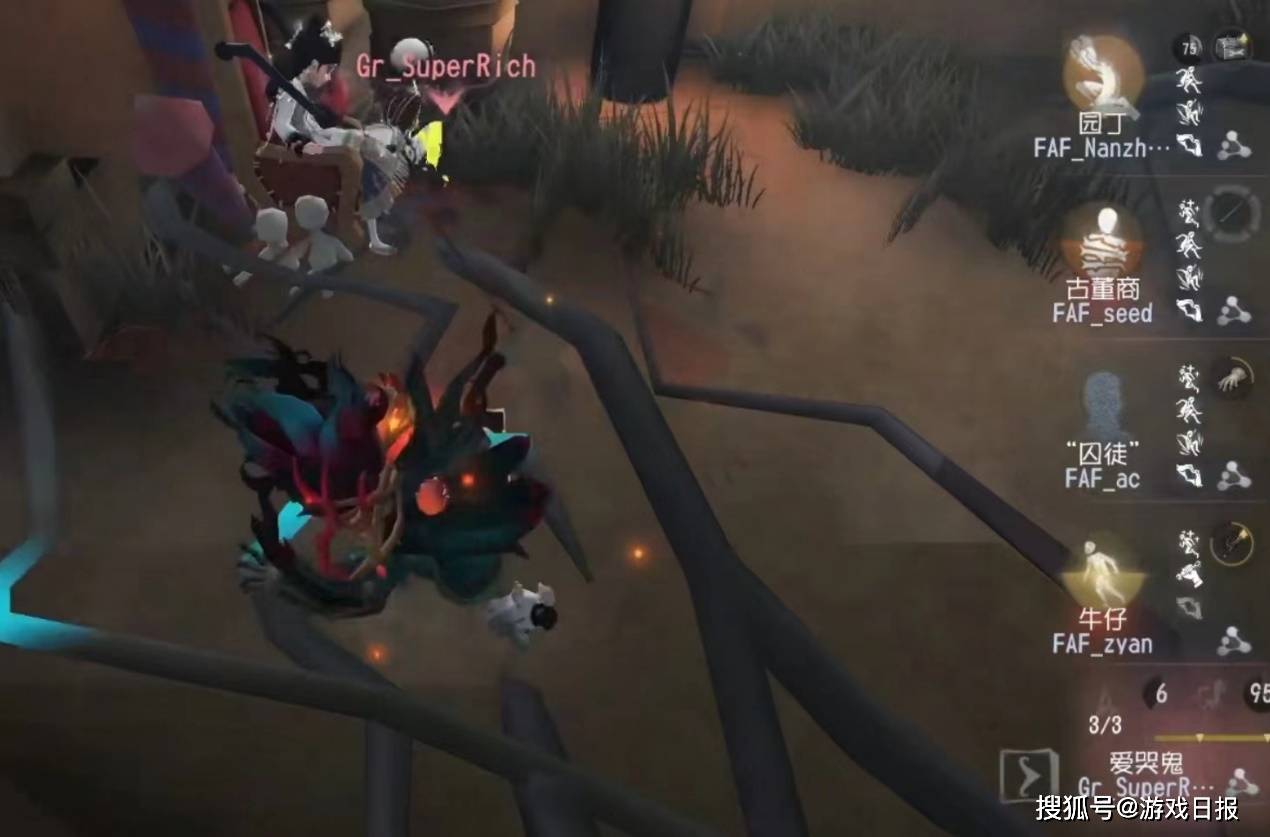Open the Prisoner's persona web icon
This screenshot has width=1270, height=837.
click(x=1235, y=476)
